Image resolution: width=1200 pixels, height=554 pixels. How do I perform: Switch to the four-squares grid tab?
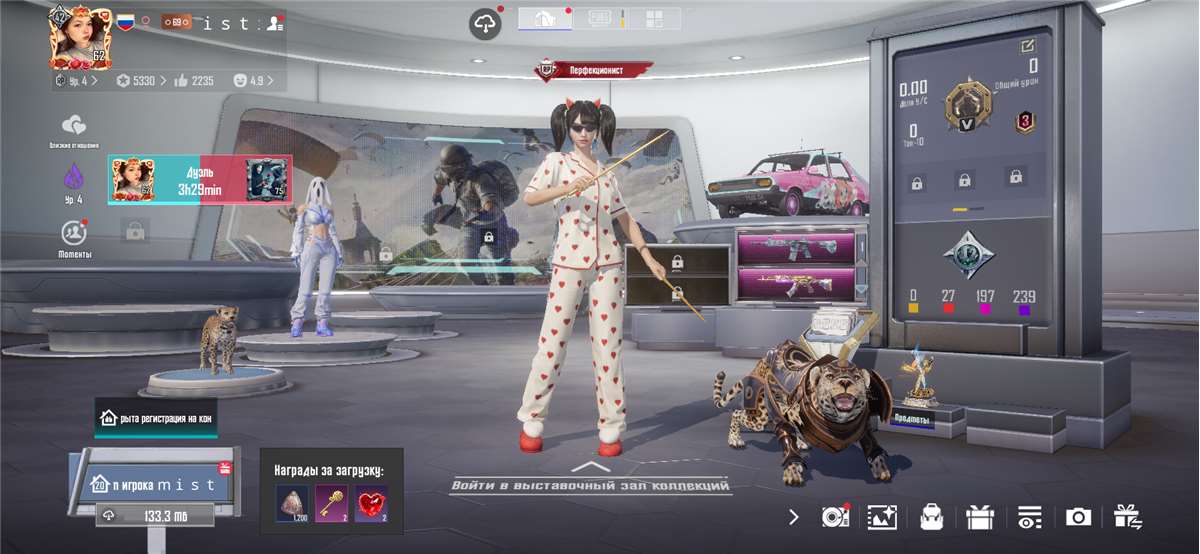click(x=654, y=18)
